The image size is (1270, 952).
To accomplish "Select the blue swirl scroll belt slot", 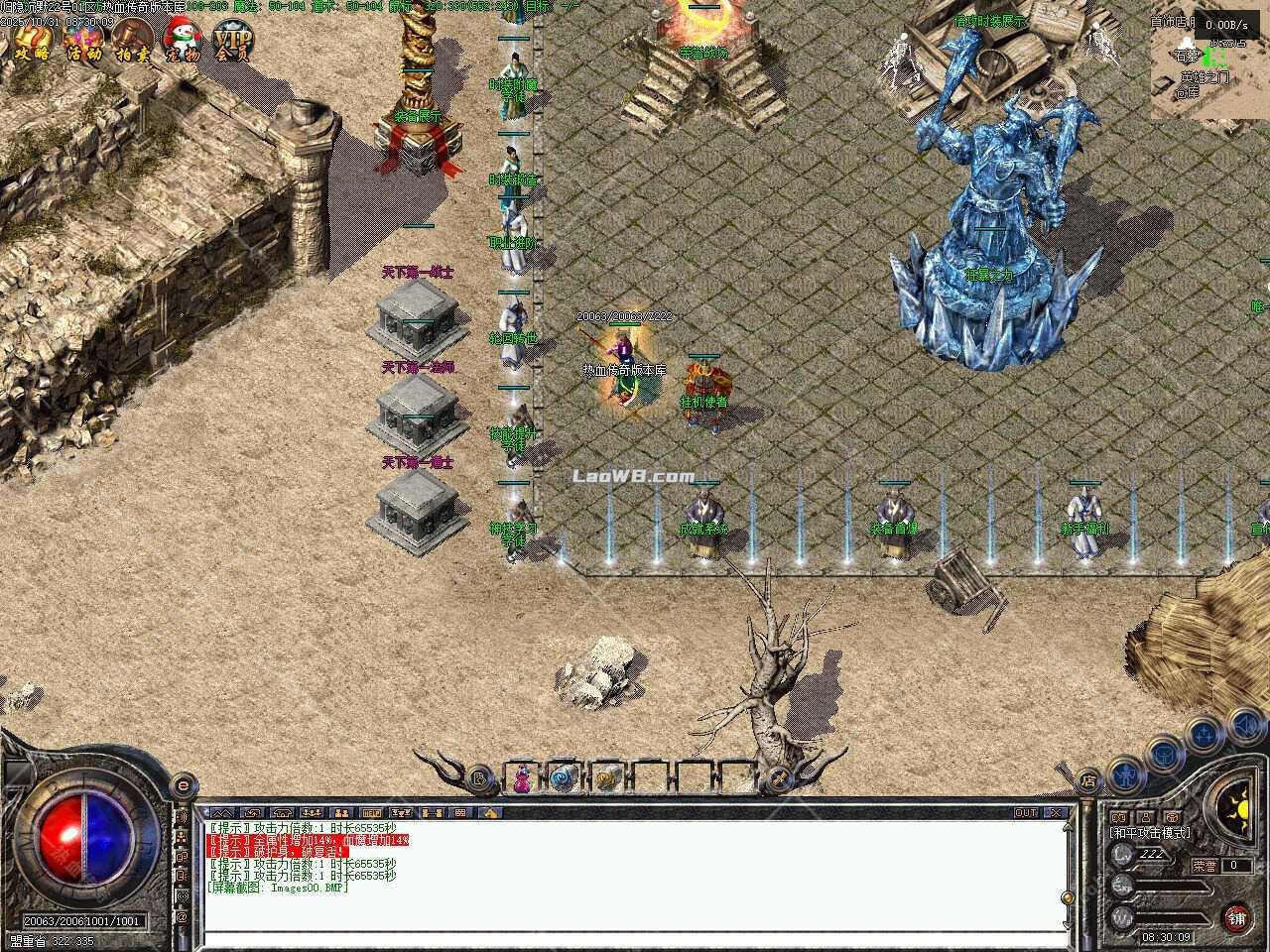I will (564, 778).
